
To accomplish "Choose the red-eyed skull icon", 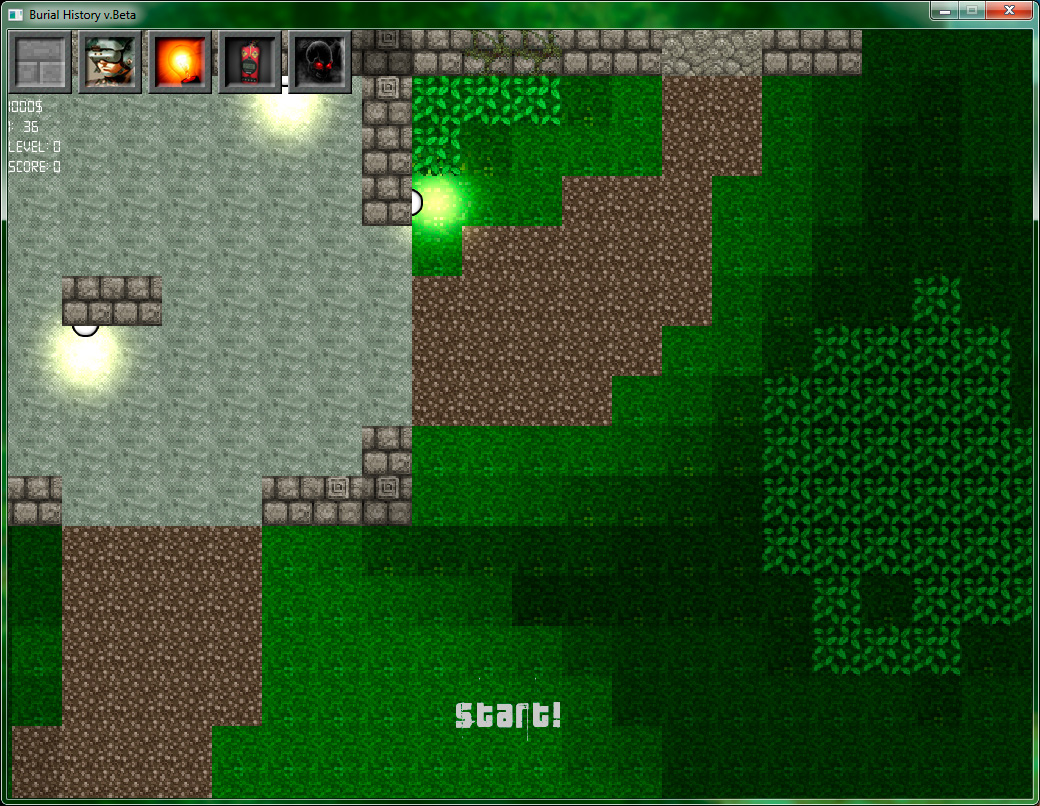I will (320, 62).
